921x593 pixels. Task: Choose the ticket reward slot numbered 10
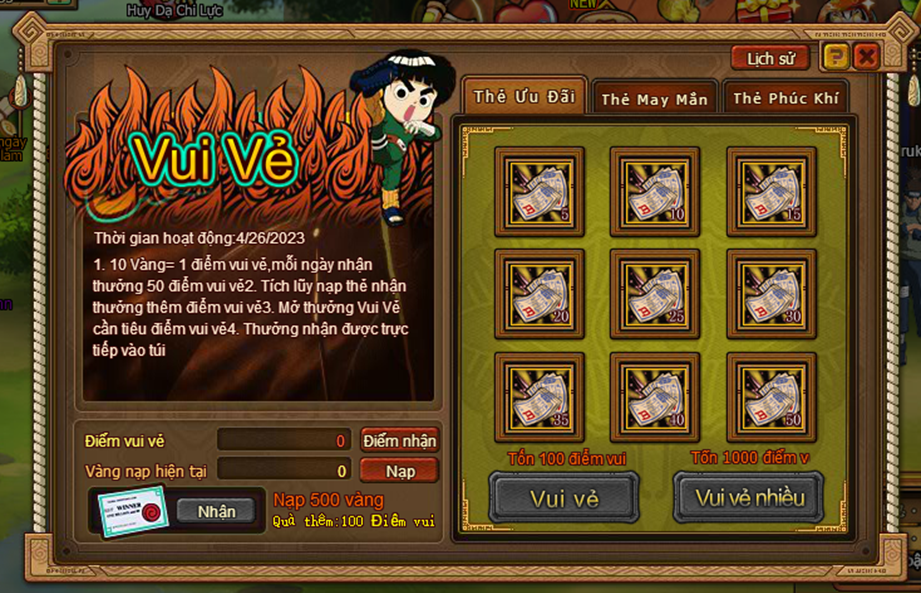[655, 191]
